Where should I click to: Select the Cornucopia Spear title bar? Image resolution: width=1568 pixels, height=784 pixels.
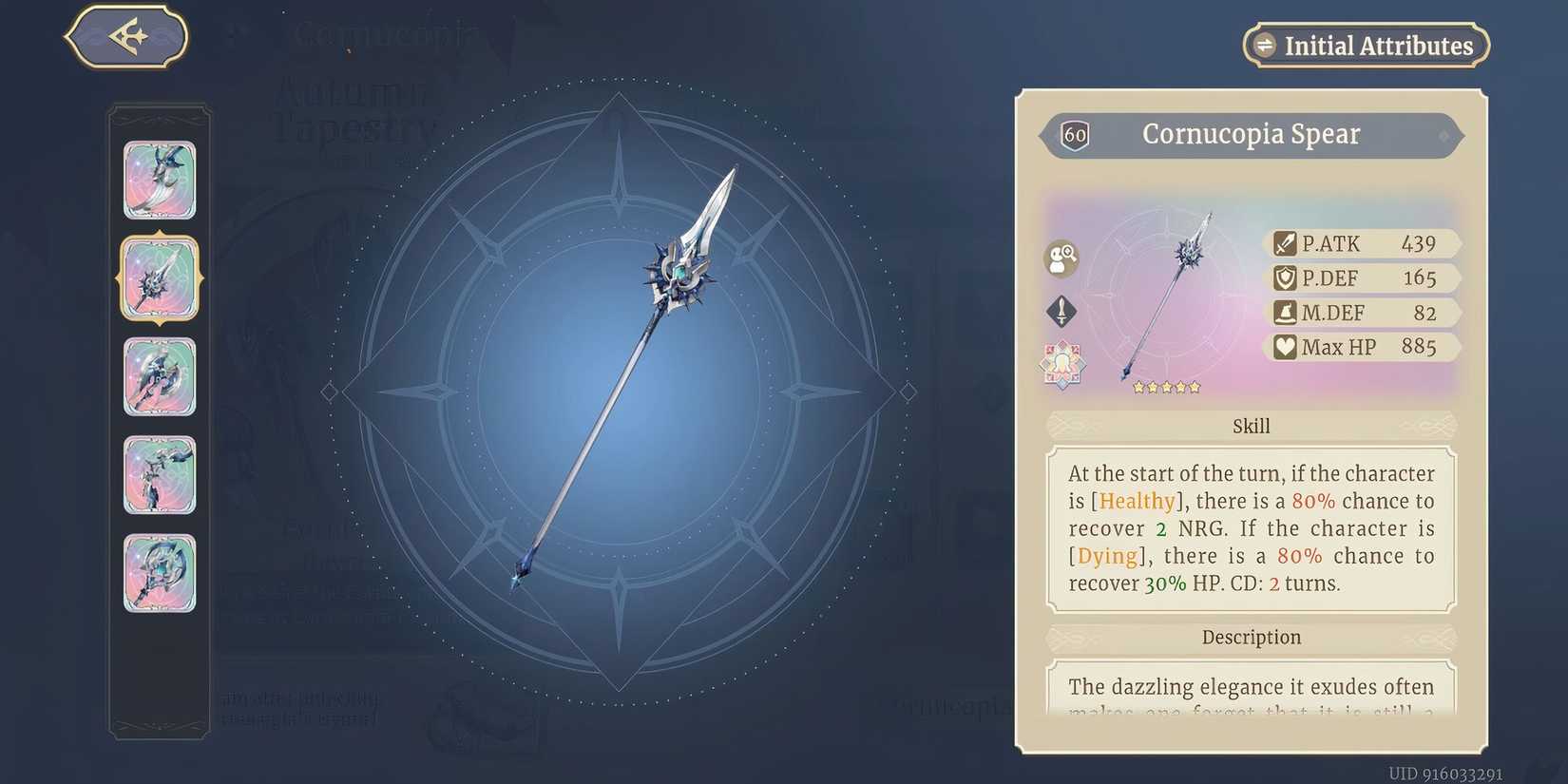(x=1250, y=135)
